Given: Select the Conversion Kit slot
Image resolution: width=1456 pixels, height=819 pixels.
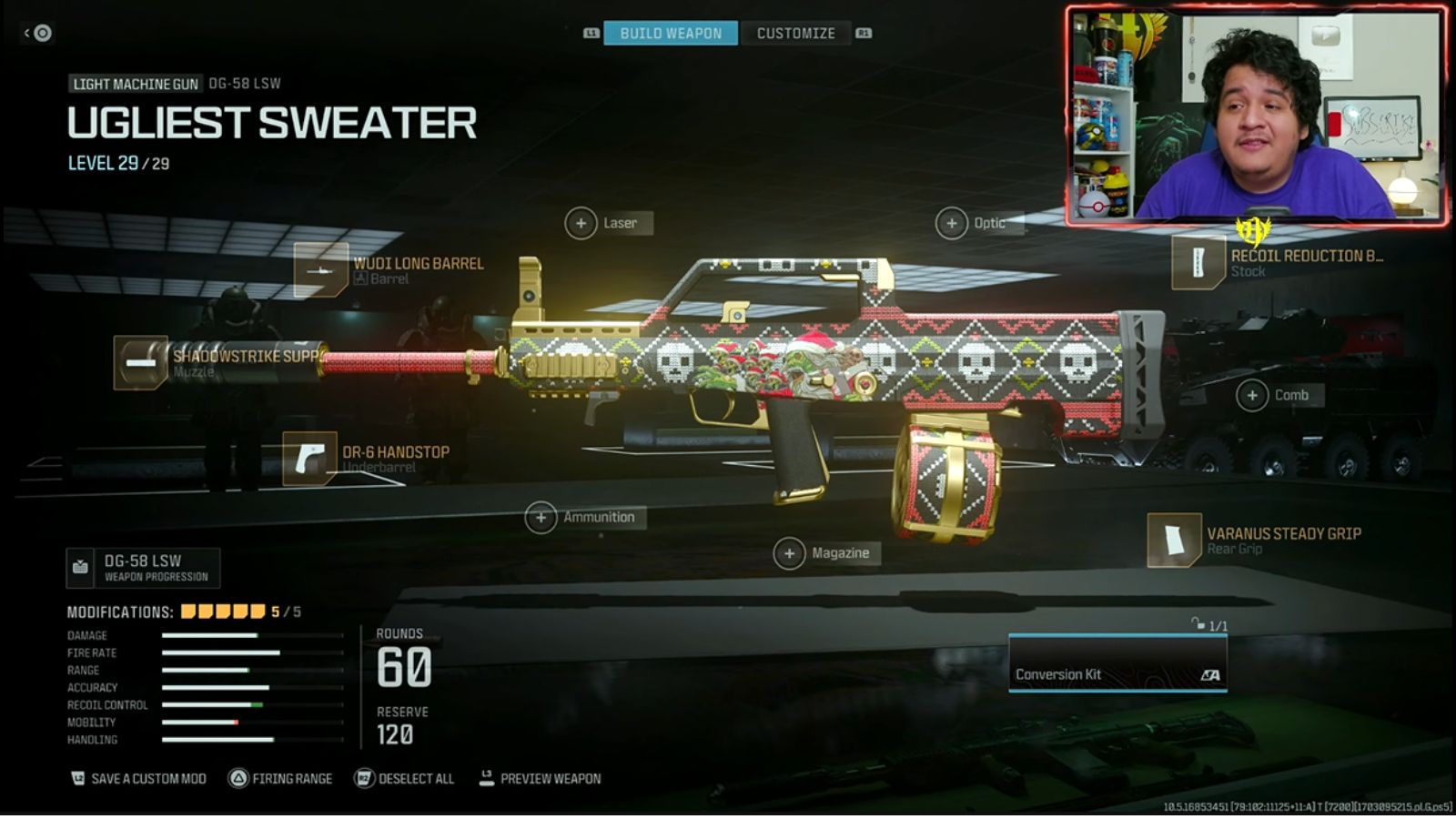Looking at the screenshot, I should [1117, 674].
